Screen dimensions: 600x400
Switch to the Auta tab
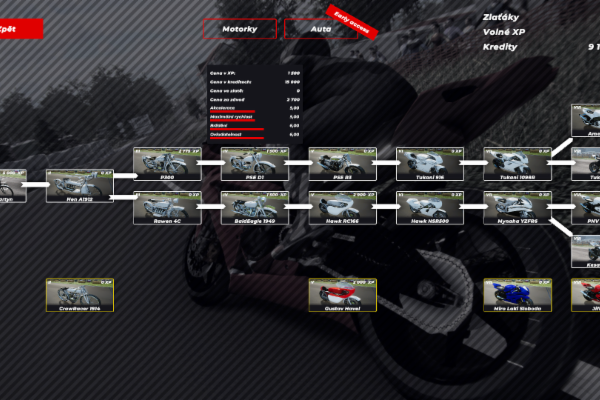[320, 29]
